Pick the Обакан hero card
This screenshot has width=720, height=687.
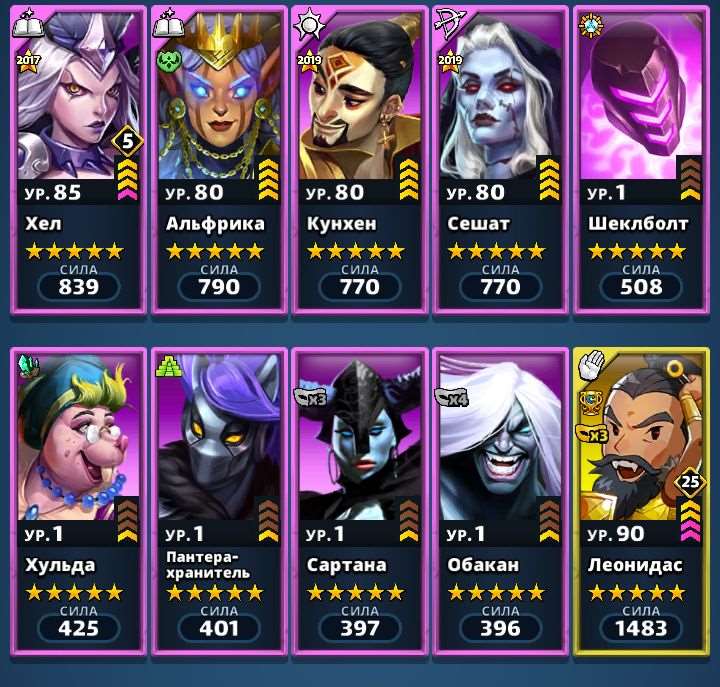tap(499, 500)
